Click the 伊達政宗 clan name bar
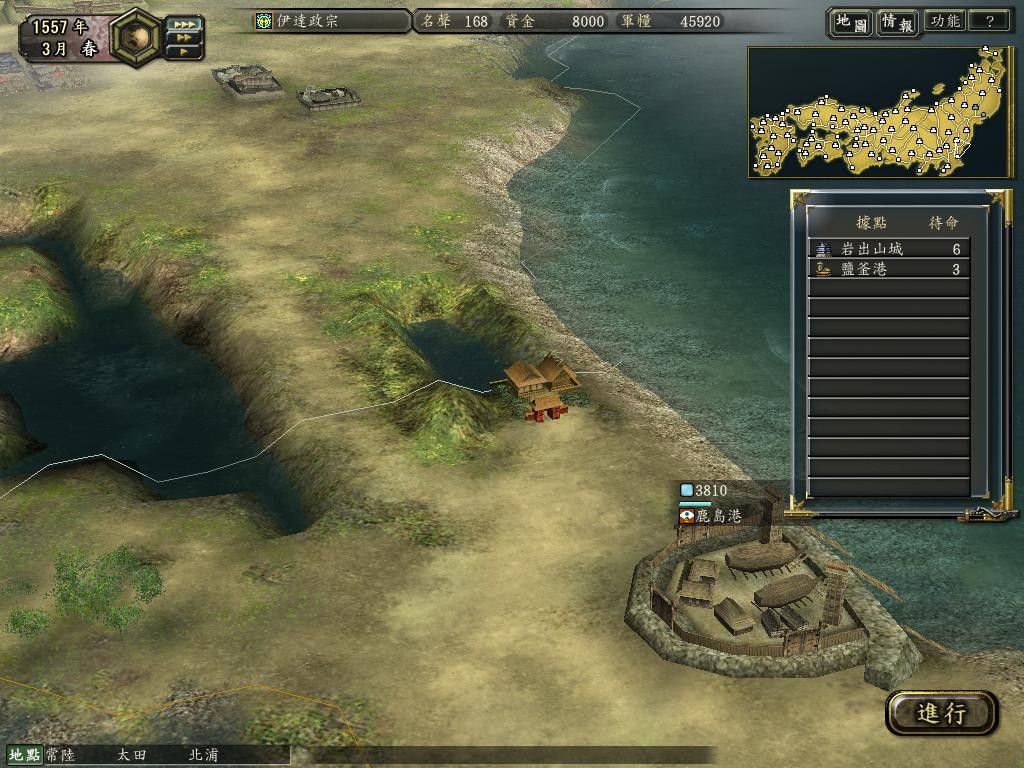 (x=330, y=21)
